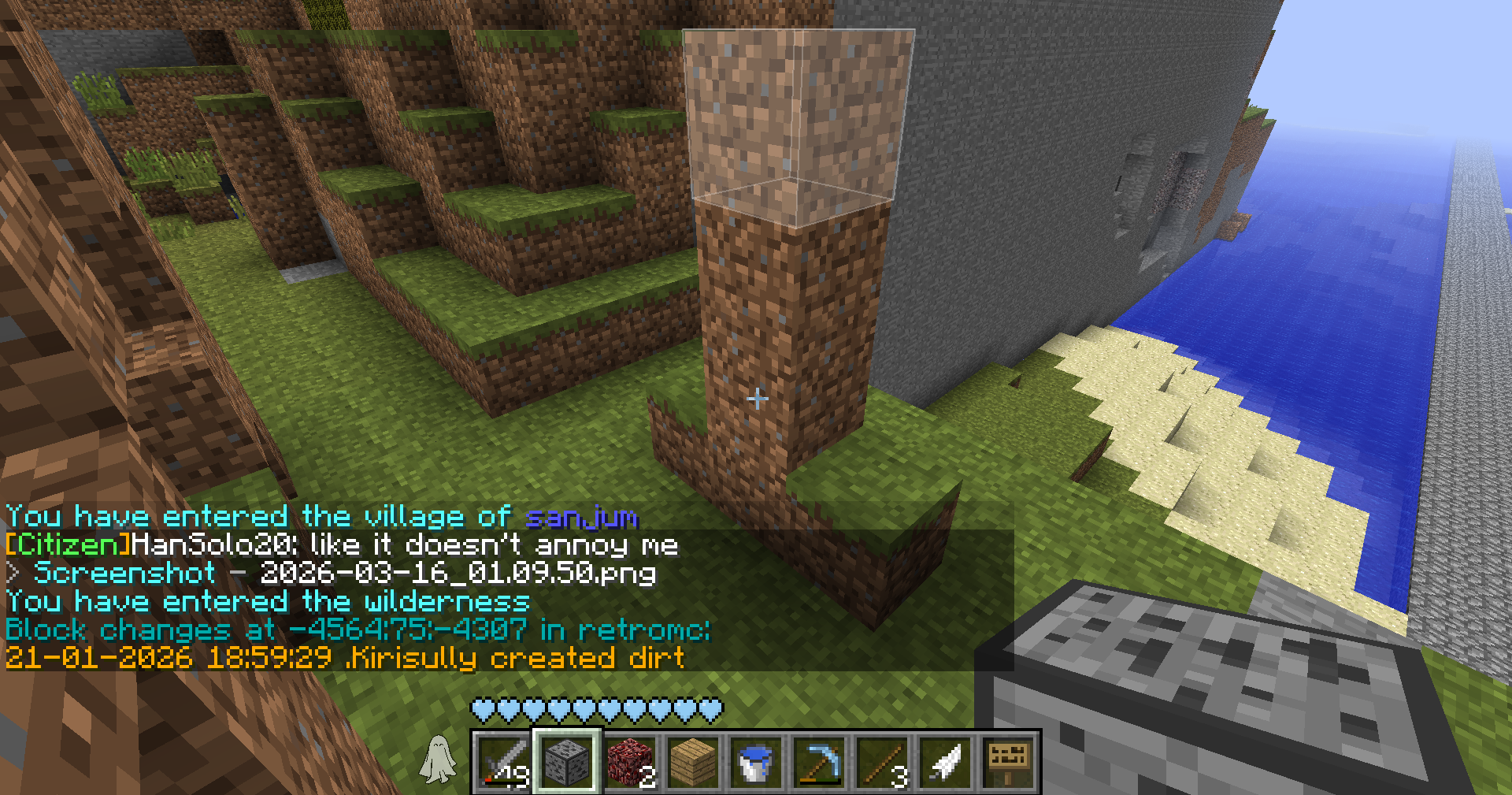The height and width of the screenshot is (795, 1512).
Task: Click the ghost icon beside the hotbar
Action: pos(438,760)
